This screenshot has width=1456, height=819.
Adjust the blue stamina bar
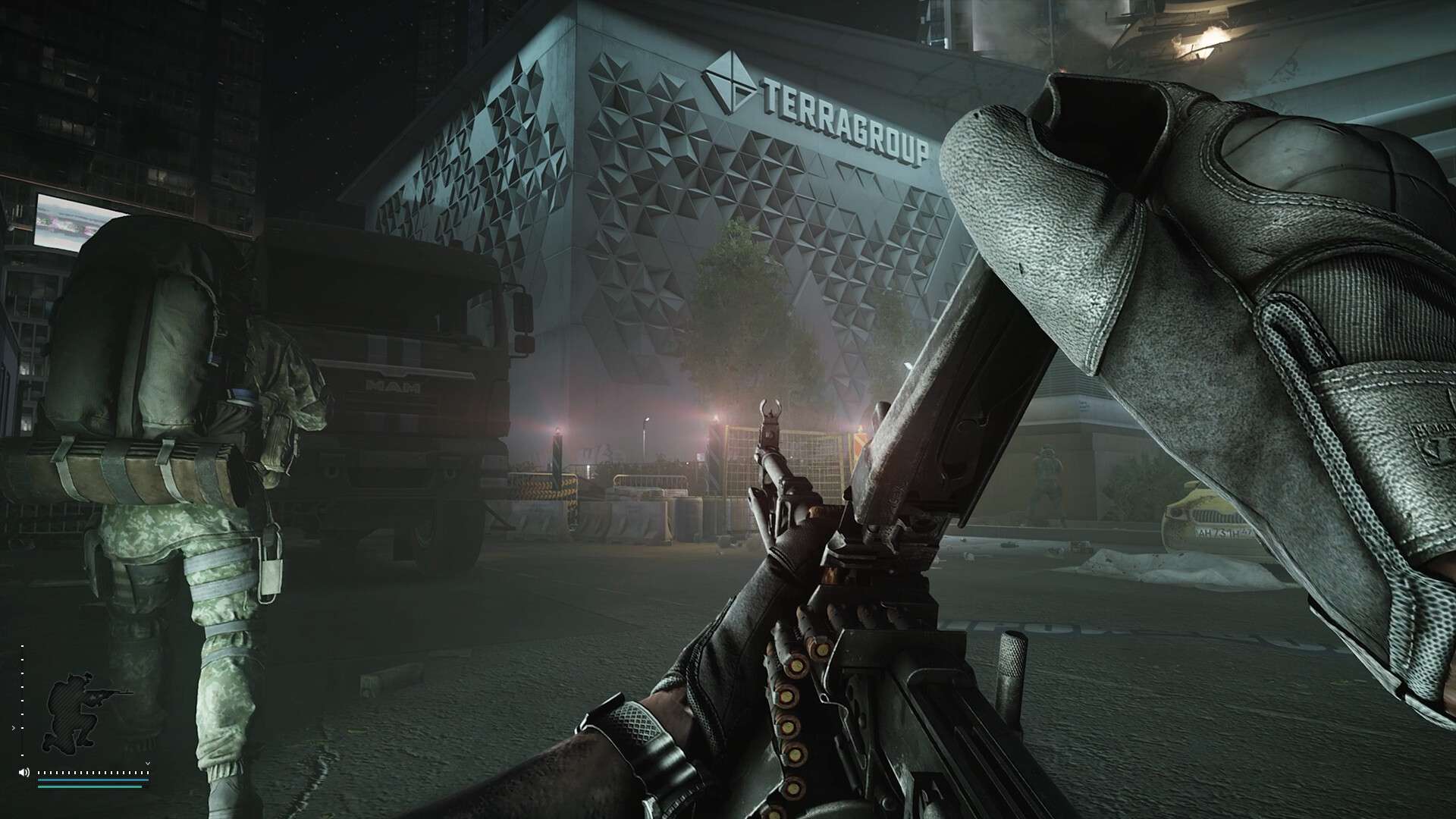click(93, 780)
